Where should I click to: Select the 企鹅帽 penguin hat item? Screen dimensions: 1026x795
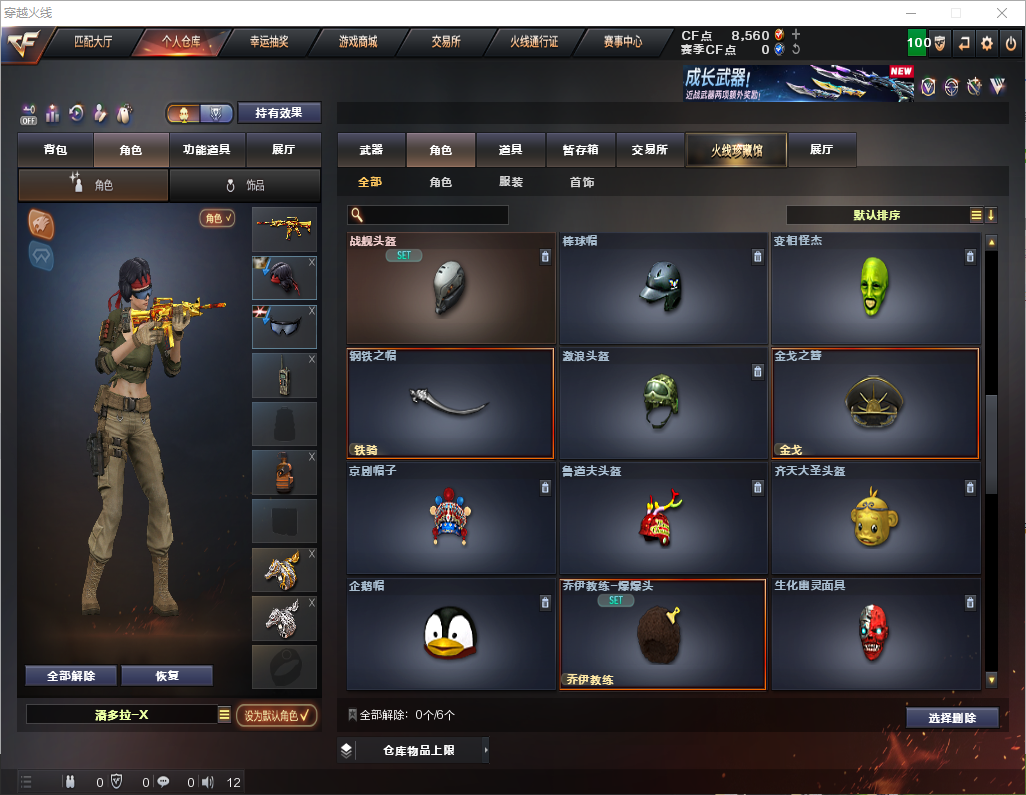pos(450,634)
